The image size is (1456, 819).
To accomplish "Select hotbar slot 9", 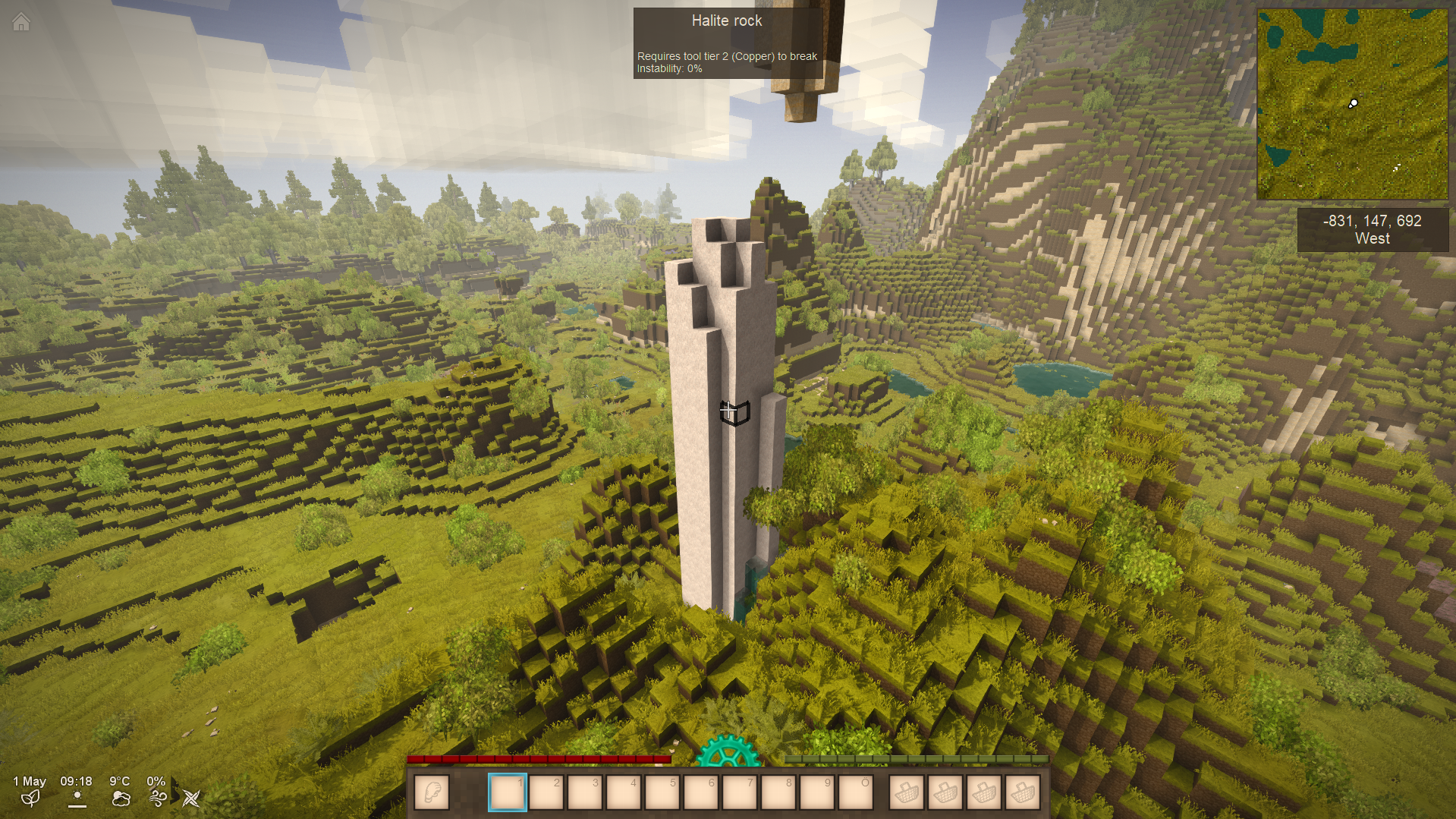I will pos(817,793).
